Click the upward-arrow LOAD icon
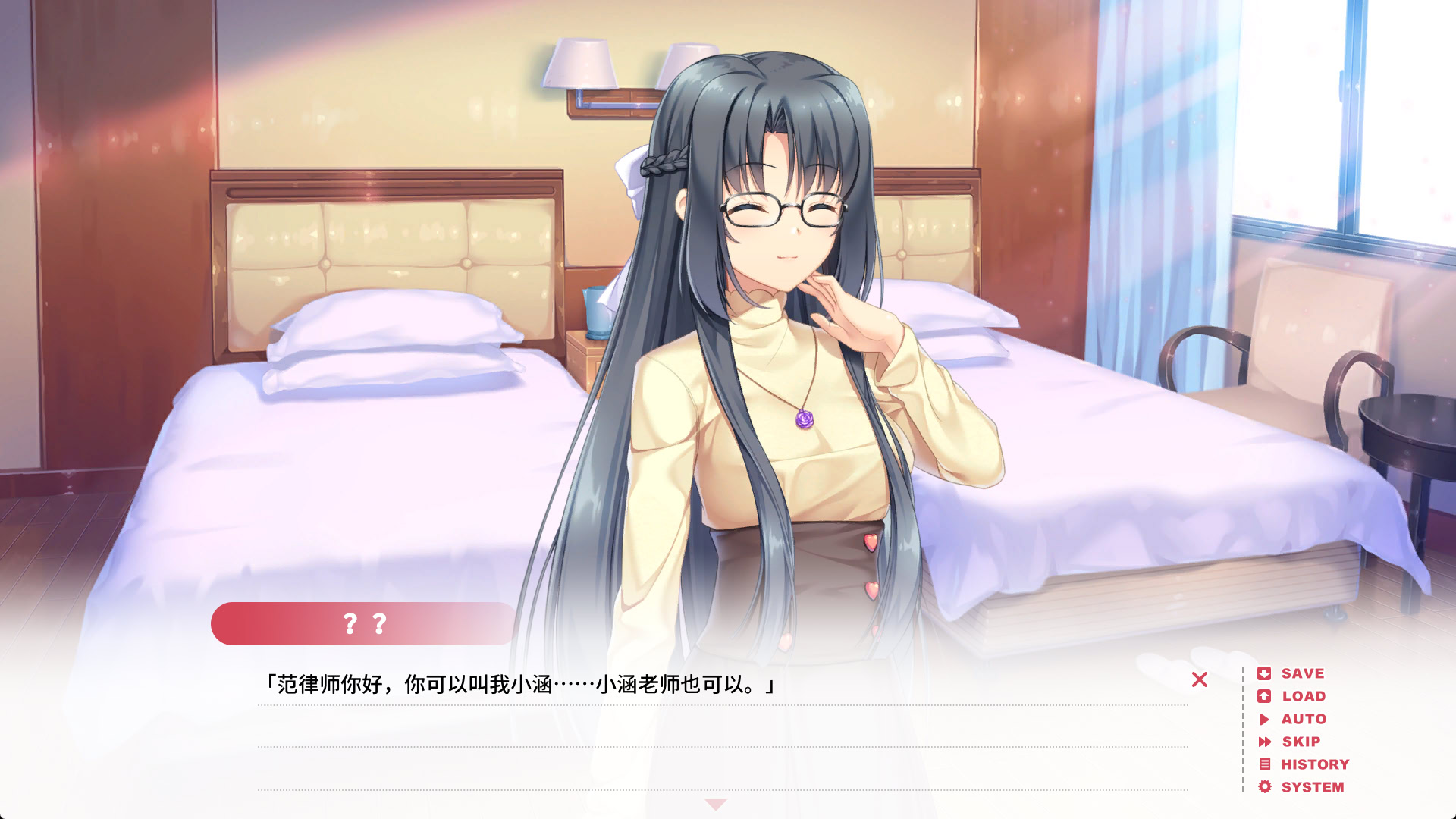This screenshot has height=819, width=1456. 1266,696
